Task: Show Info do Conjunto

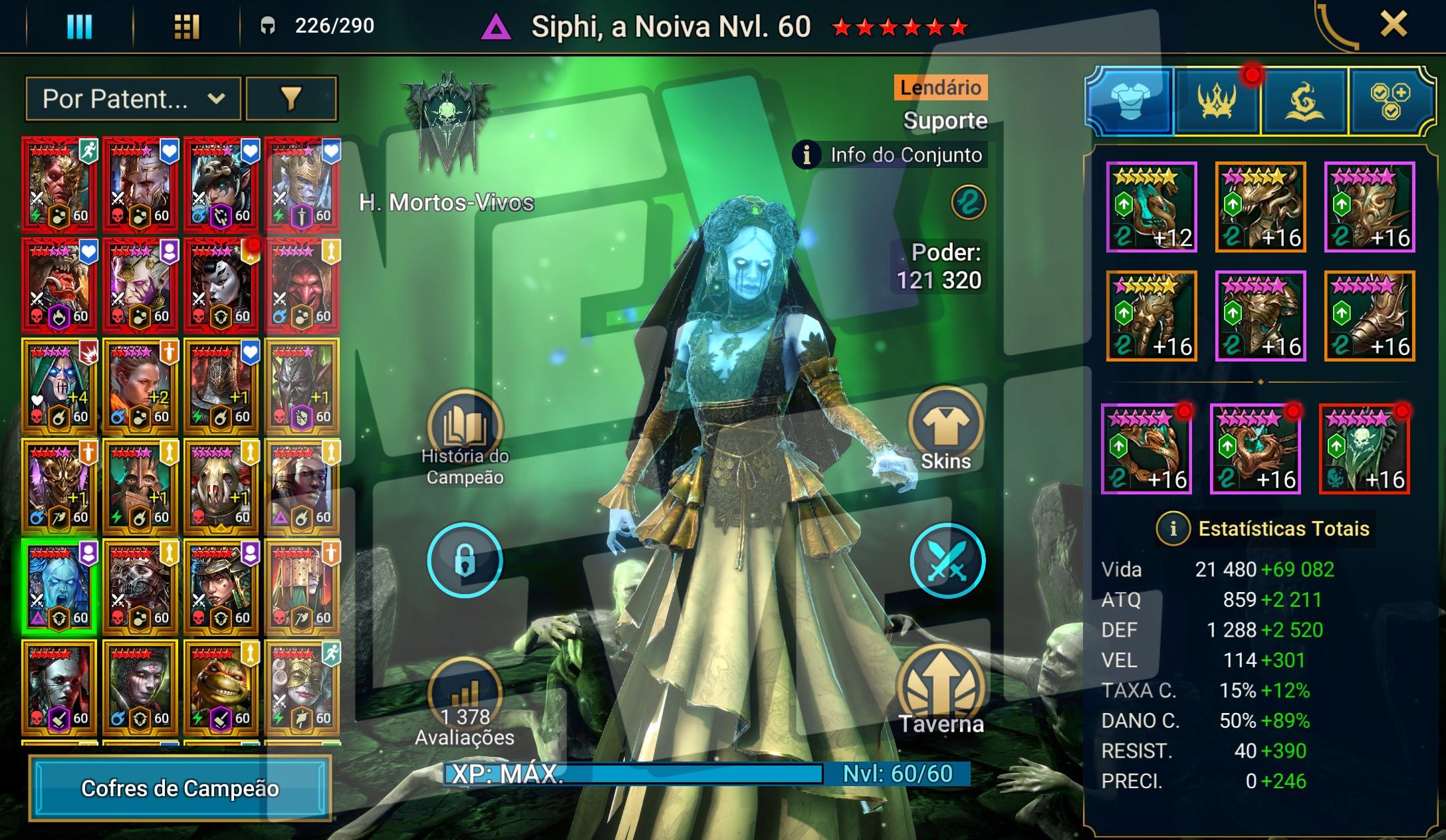Action: pos(890,156)
